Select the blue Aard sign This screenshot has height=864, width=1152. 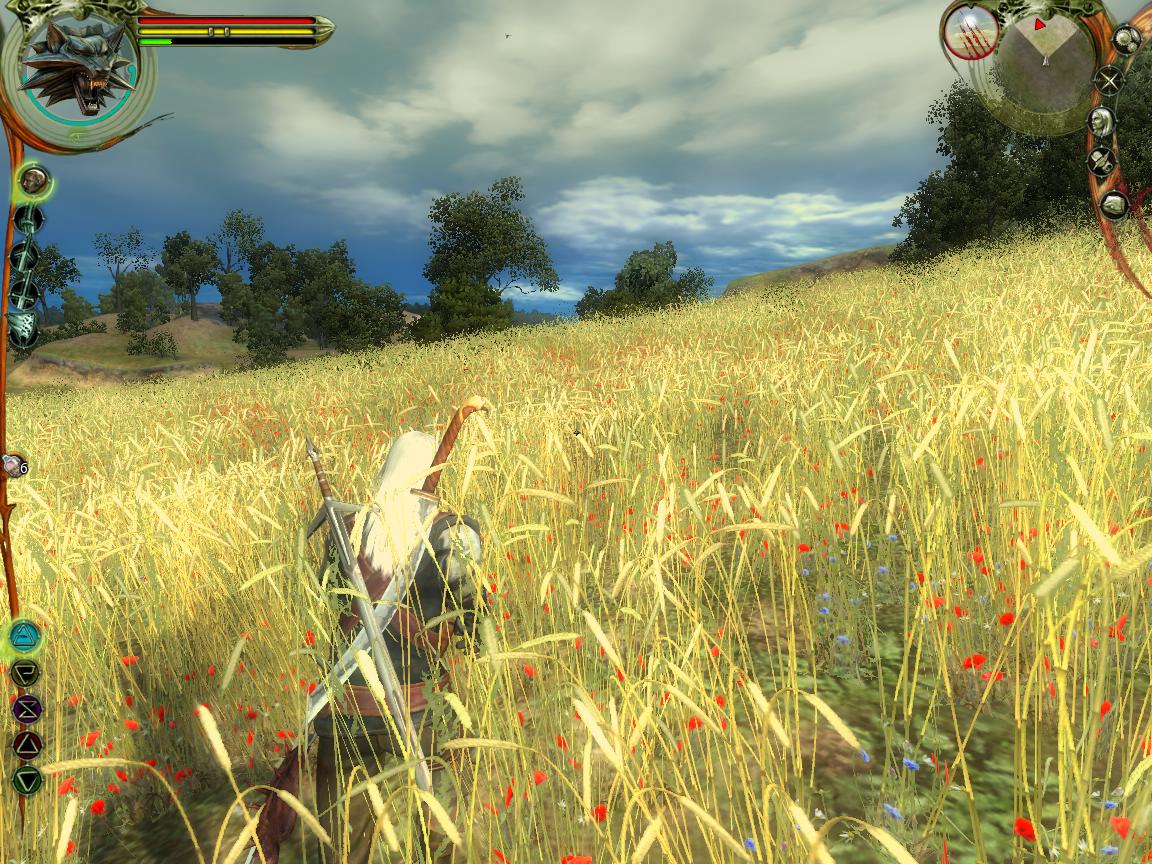[25, 636]
